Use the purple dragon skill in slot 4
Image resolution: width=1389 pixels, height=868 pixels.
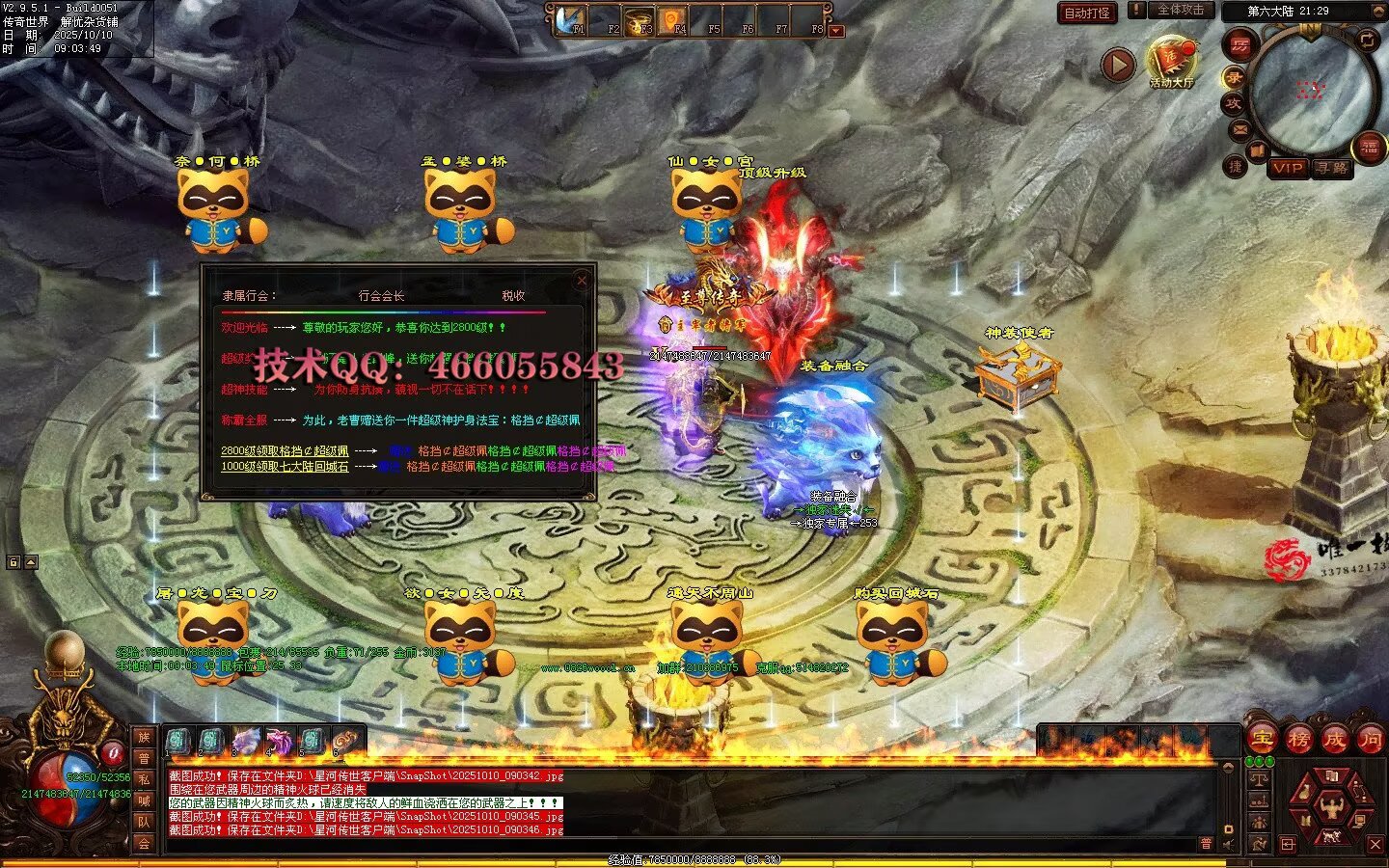click(x=278, y=741)
